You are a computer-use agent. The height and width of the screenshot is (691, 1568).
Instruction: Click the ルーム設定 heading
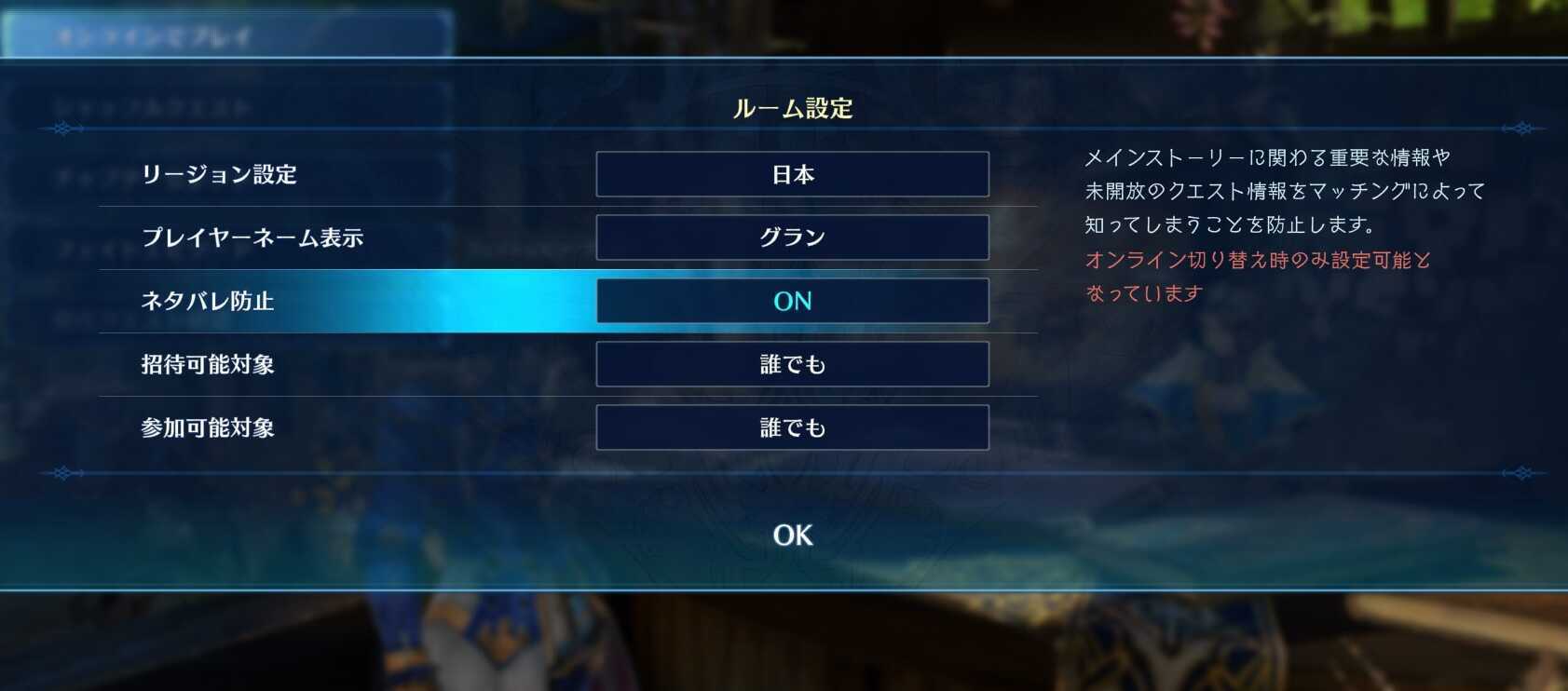coord(792,109)
